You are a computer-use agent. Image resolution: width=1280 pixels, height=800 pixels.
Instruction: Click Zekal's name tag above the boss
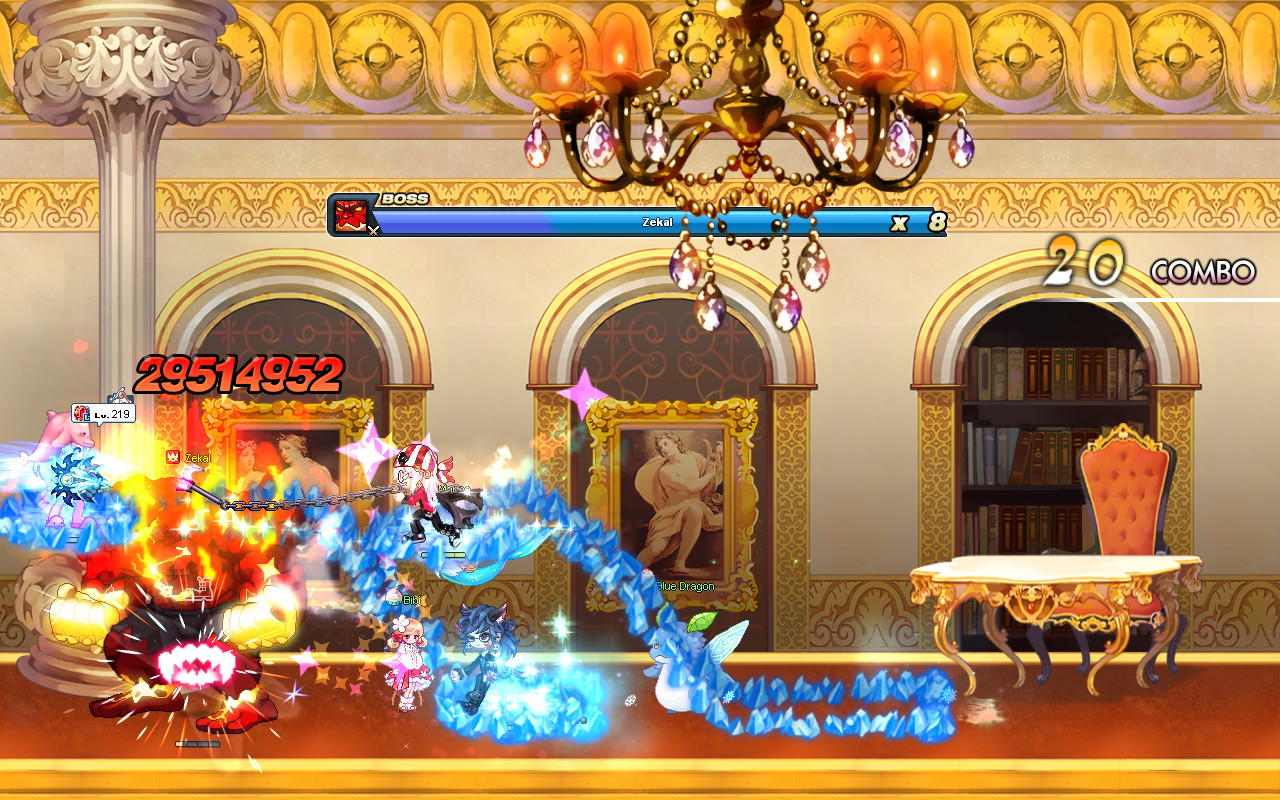click(x=196, y=458)
